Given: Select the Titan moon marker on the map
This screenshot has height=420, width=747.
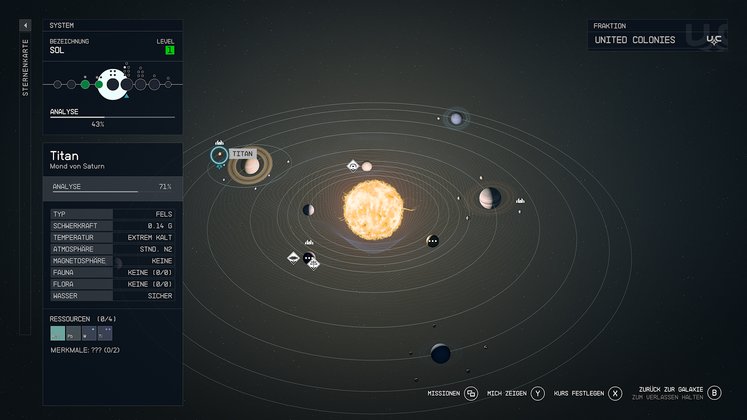Looking at the screenshot, I should tap(218, 155).
